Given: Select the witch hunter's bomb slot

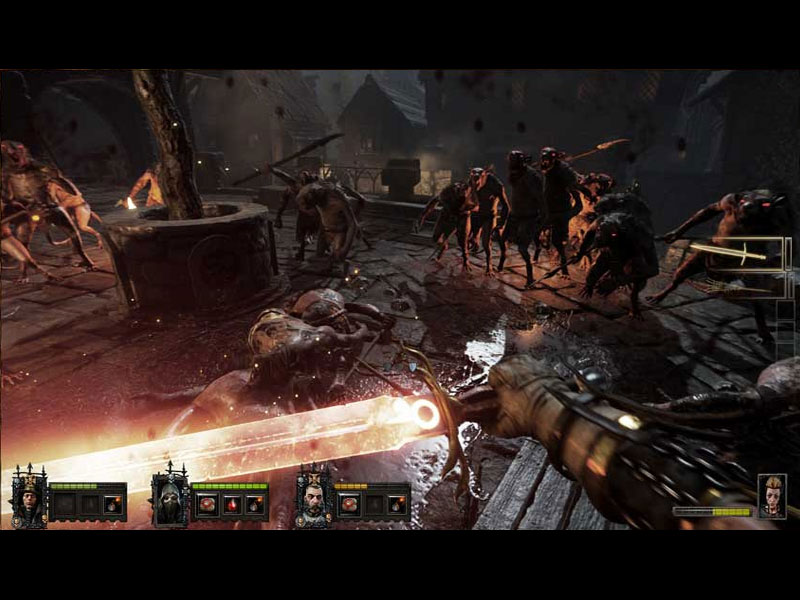Looking at the screenshot, I should click(x=111, y=505).
